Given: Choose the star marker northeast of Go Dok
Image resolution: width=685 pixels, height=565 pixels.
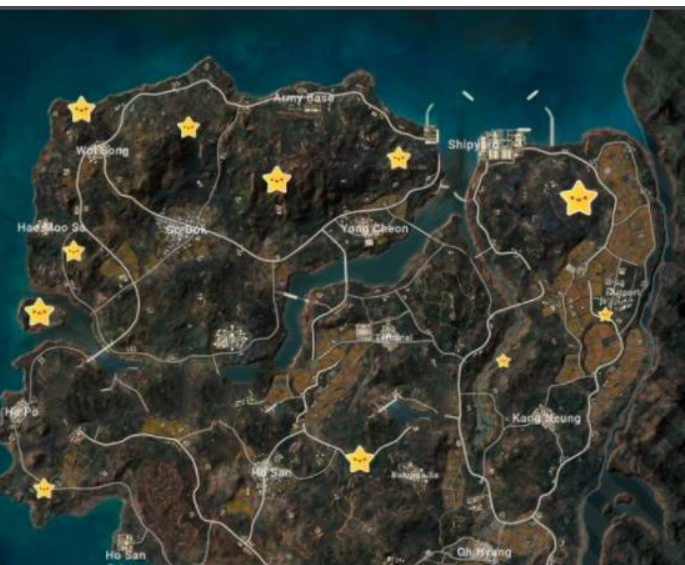Looking at the screenshot, I should [x=276, y=180].
